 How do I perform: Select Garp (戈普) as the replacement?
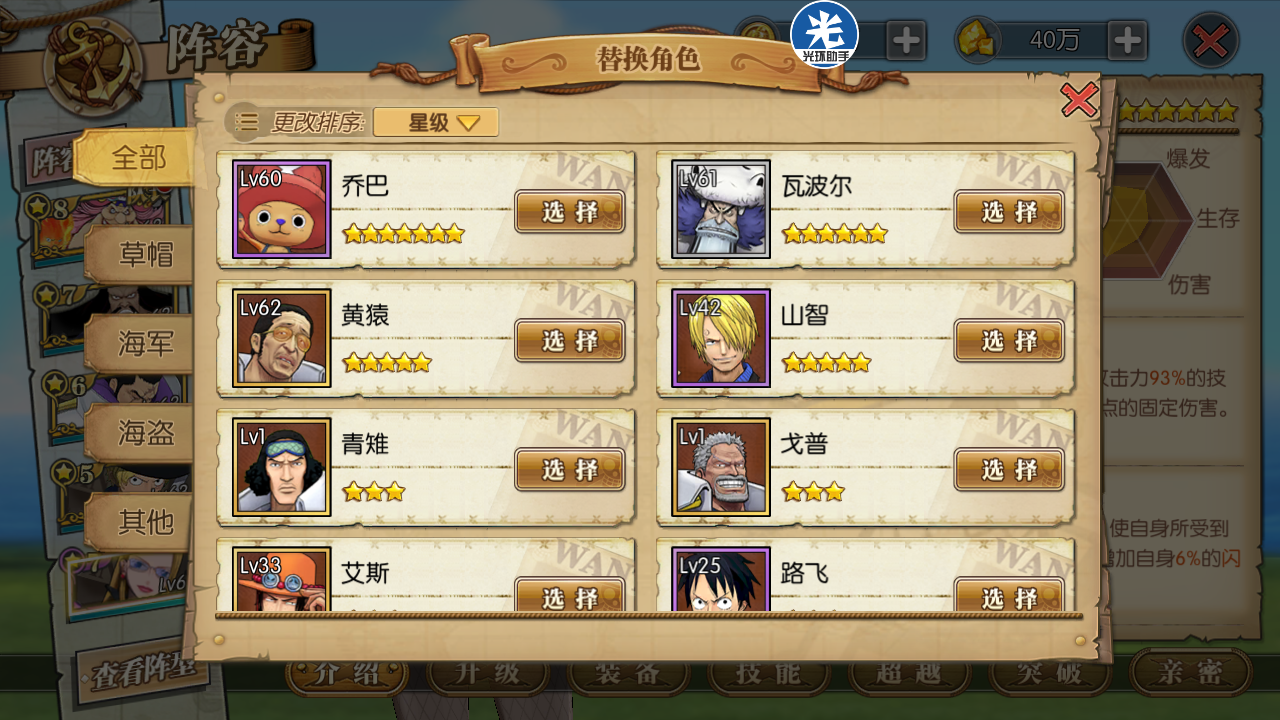coord(1009,469)
